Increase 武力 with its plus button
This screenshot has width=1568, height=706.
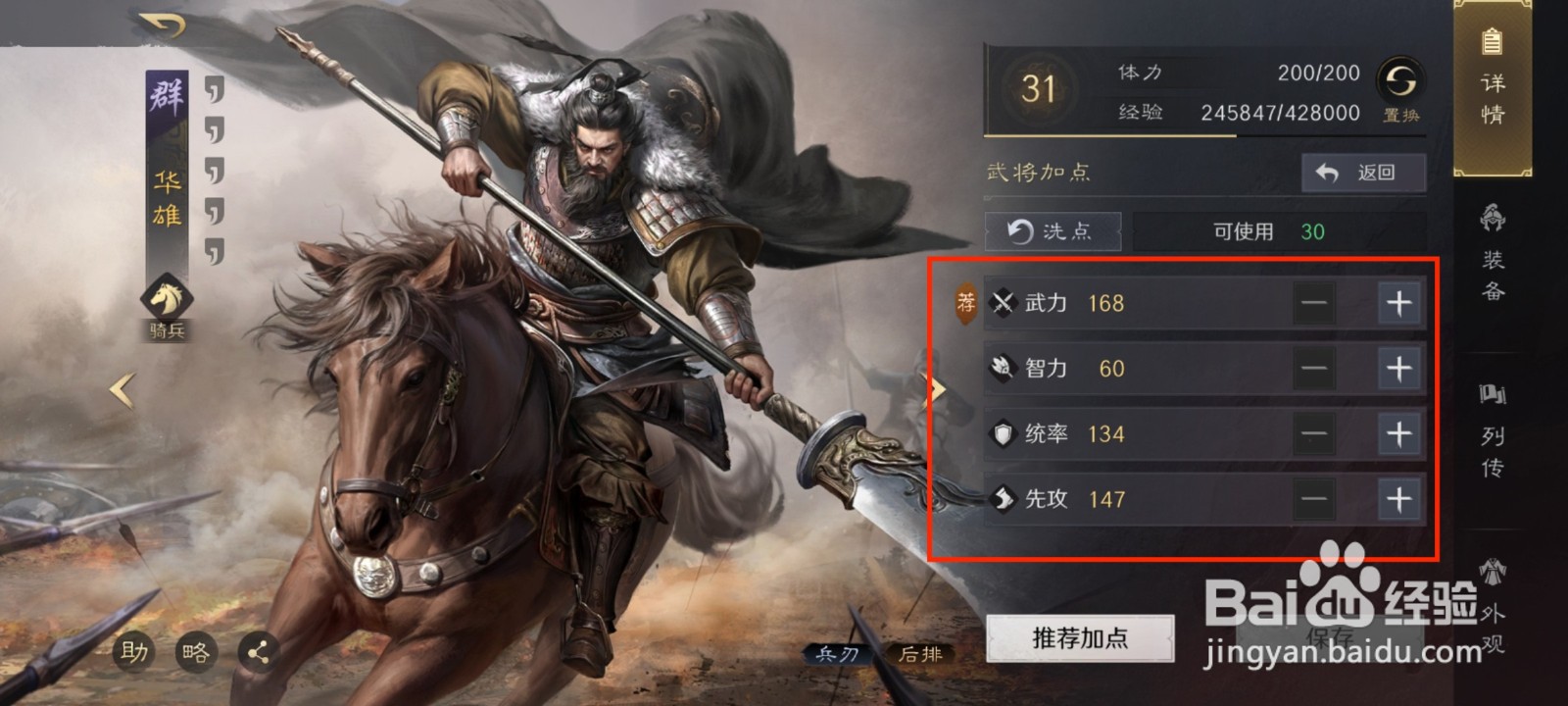pyautogui.click(x=1397, y=303)
